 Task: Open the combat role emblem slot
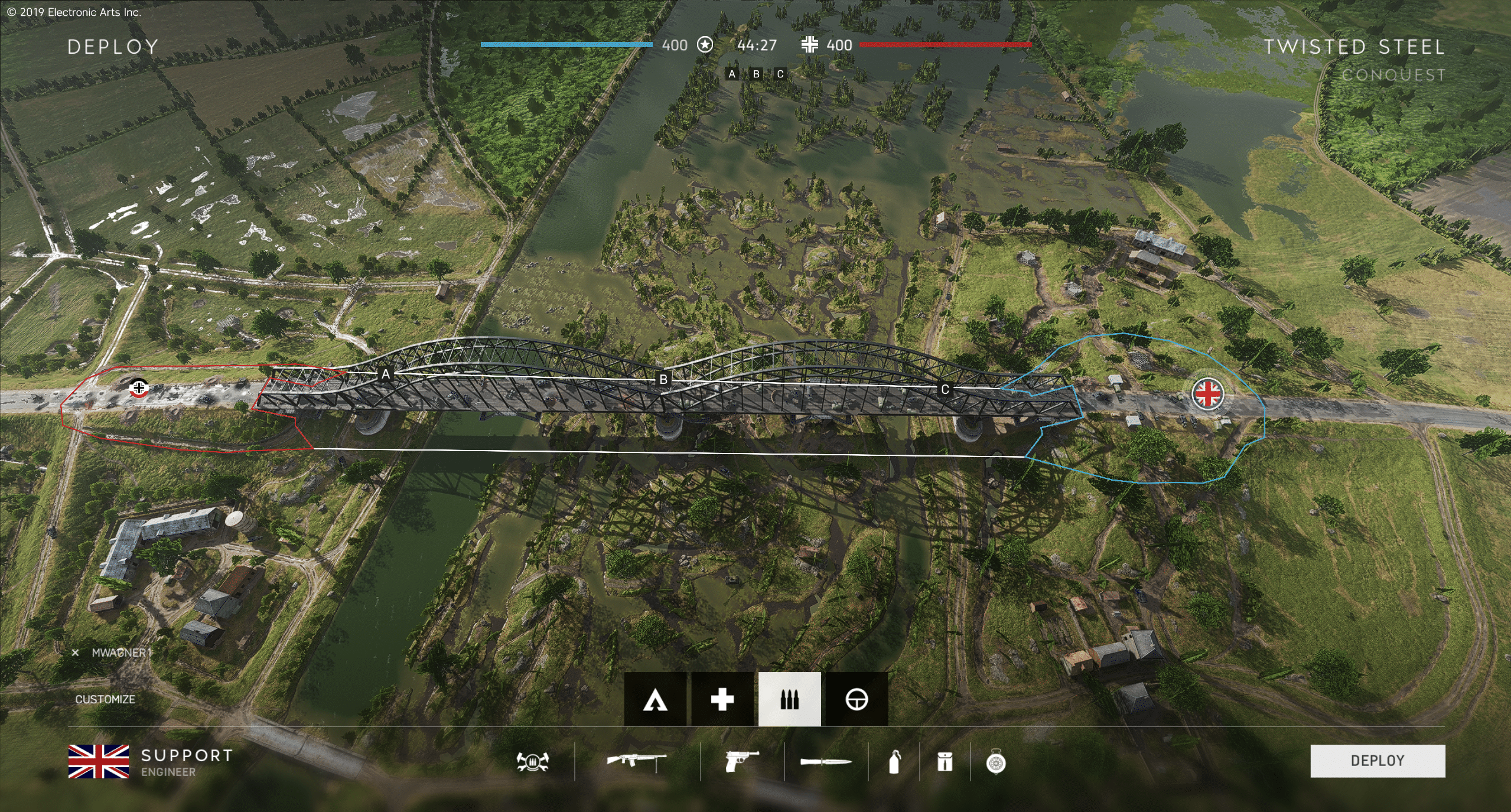[x=532, y=762]
